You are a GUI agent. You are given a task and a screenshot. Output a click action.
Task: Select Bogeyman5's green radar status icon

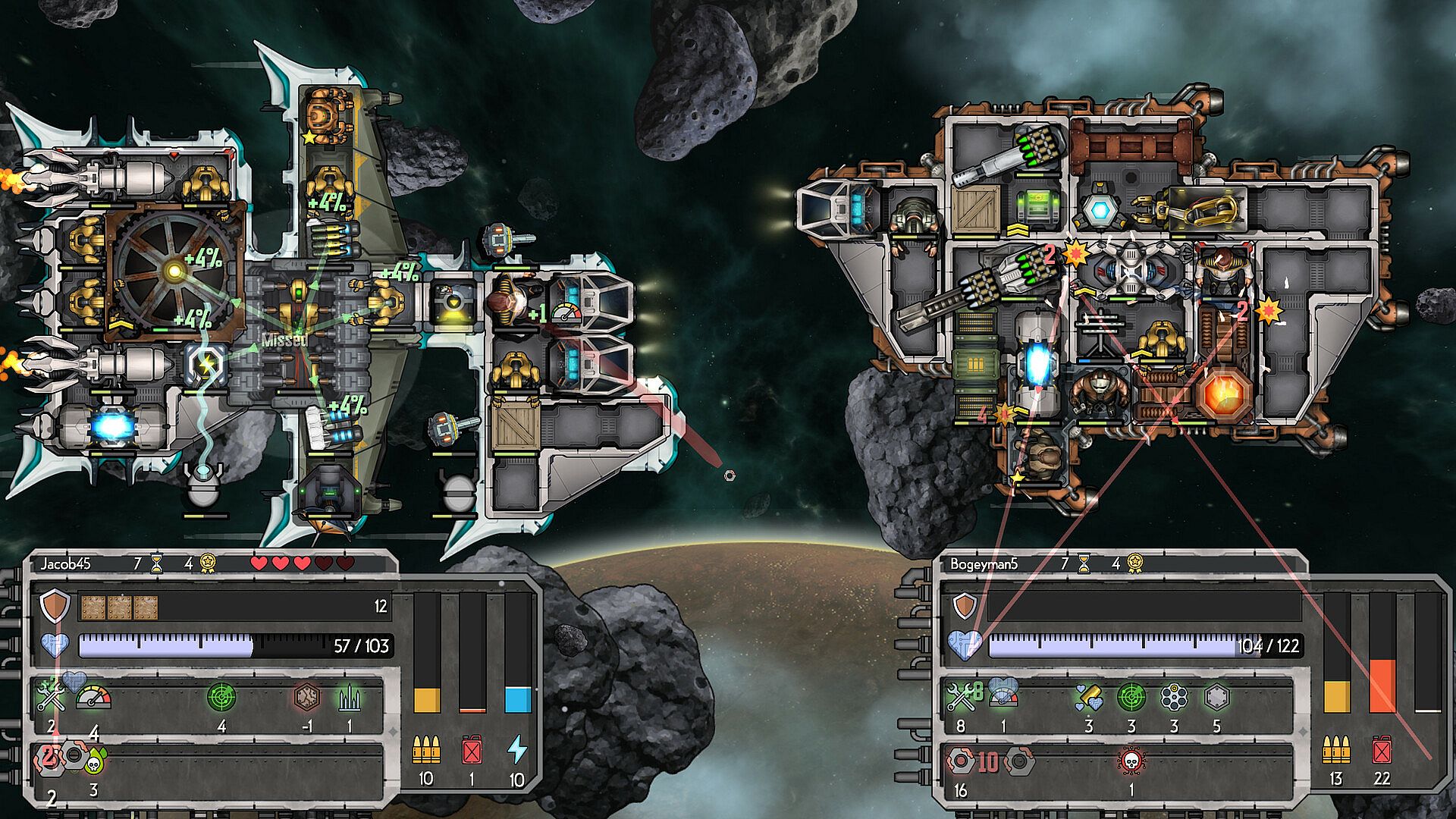pos(1131,697)
